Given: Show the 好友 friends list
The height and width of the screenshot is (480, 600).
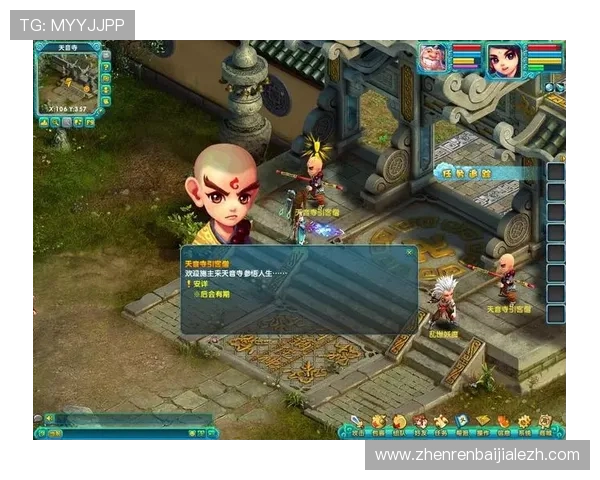Looking at the screenshot, I should pyautogui.click(x=419, y=424).
